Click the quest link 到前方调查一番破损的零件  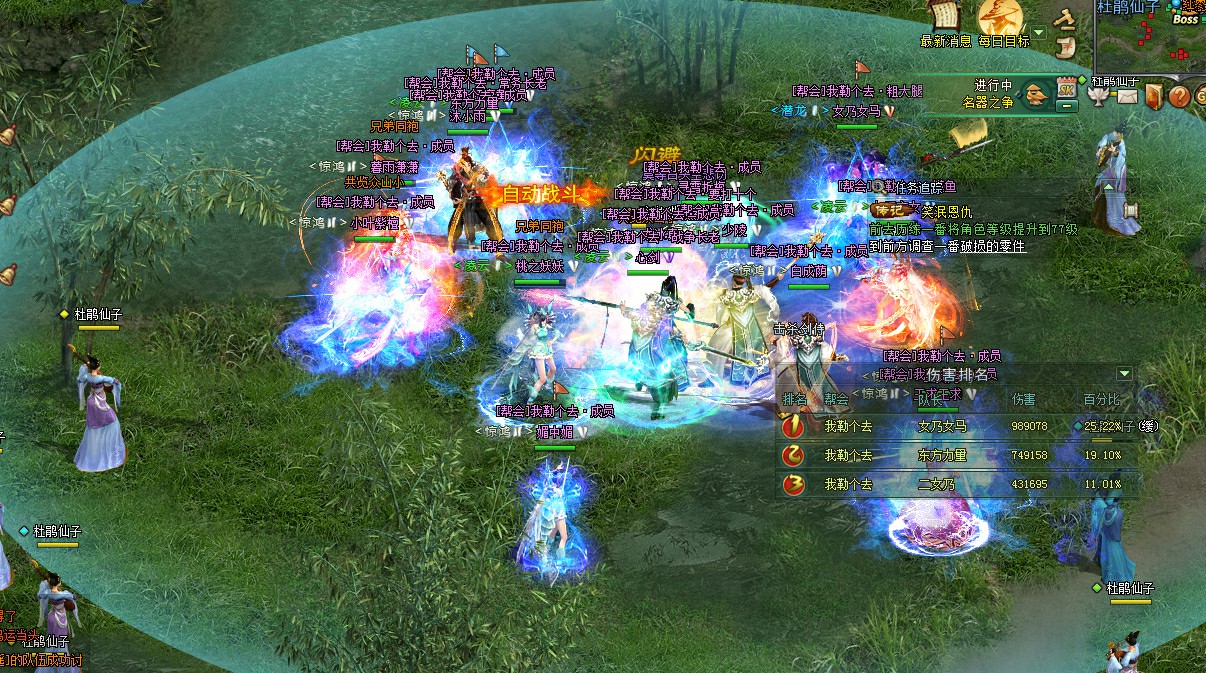(x=946, y=246)
